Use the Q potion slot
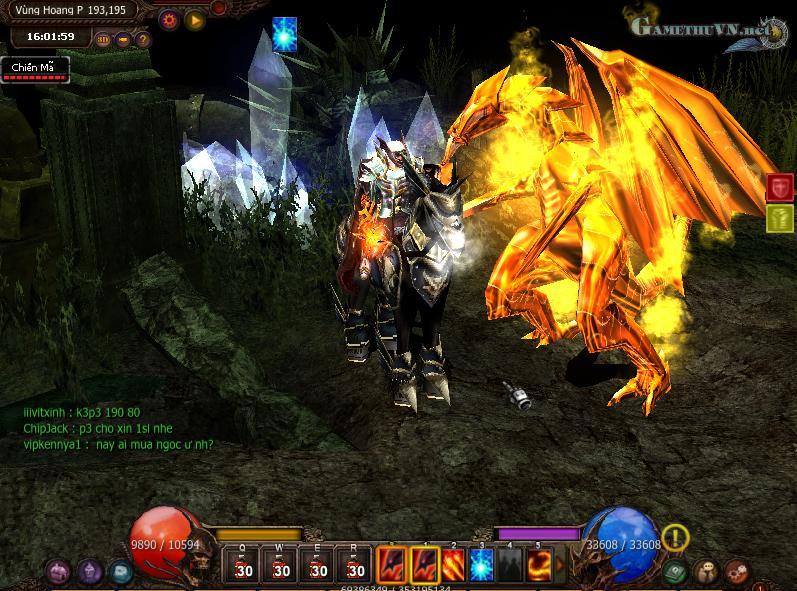 (243, 564)
